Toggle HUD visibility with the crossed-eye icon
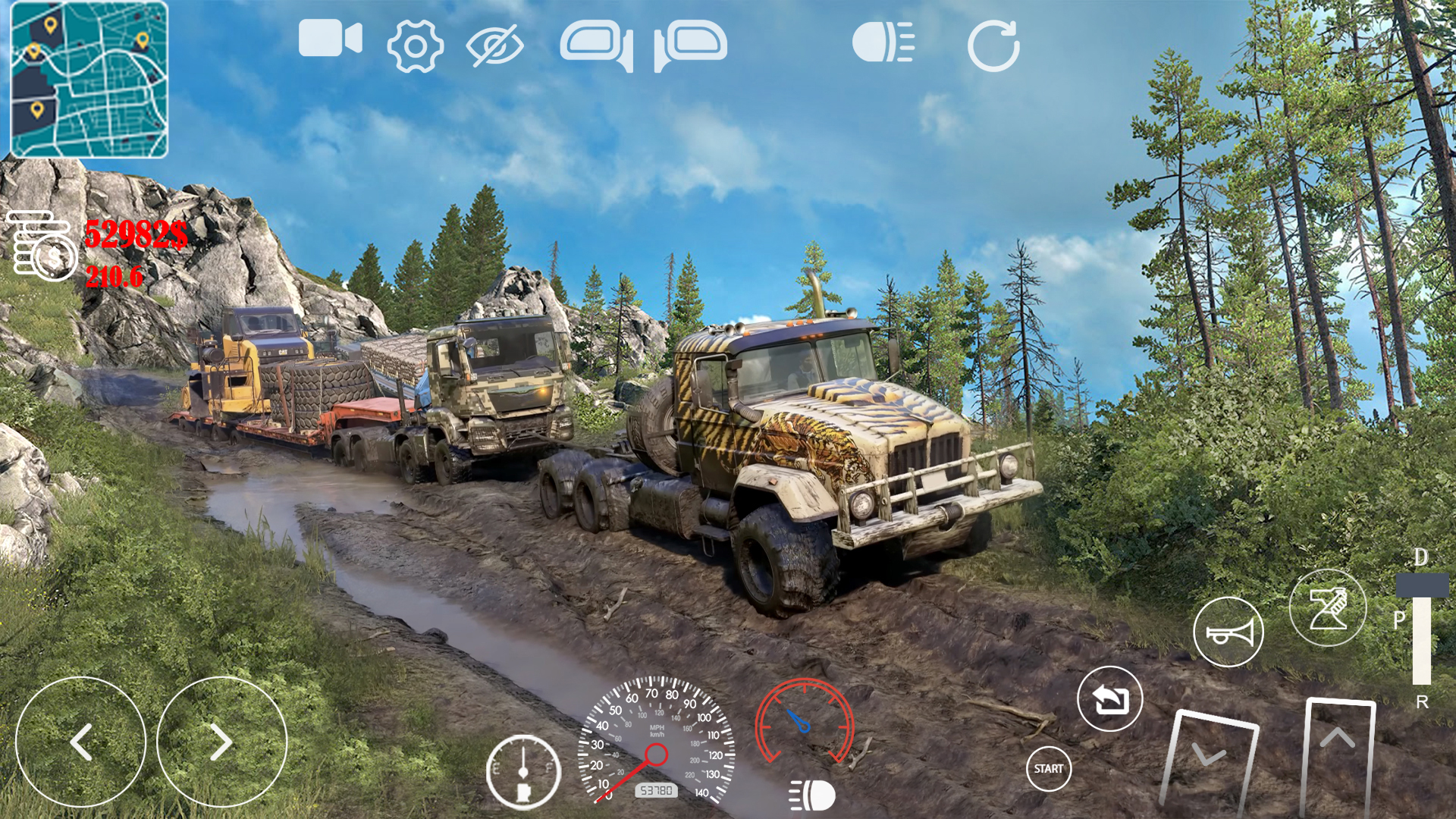This screenshot has height=819, width=1456. tap(494, 45)
